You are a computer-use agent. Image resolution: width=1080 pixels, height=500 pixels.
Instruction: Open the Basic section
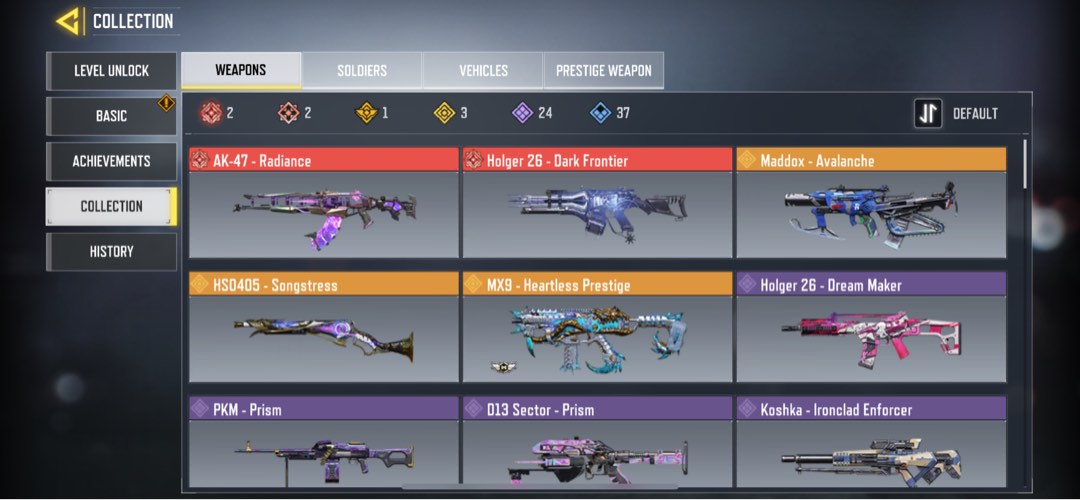111,116
